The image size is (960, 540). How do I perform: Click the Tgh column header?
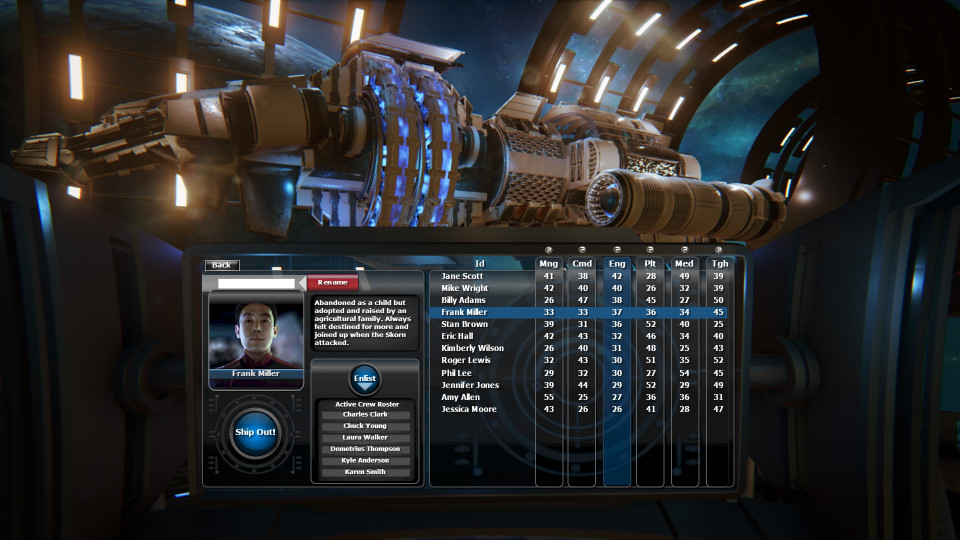tap(719, 264)
